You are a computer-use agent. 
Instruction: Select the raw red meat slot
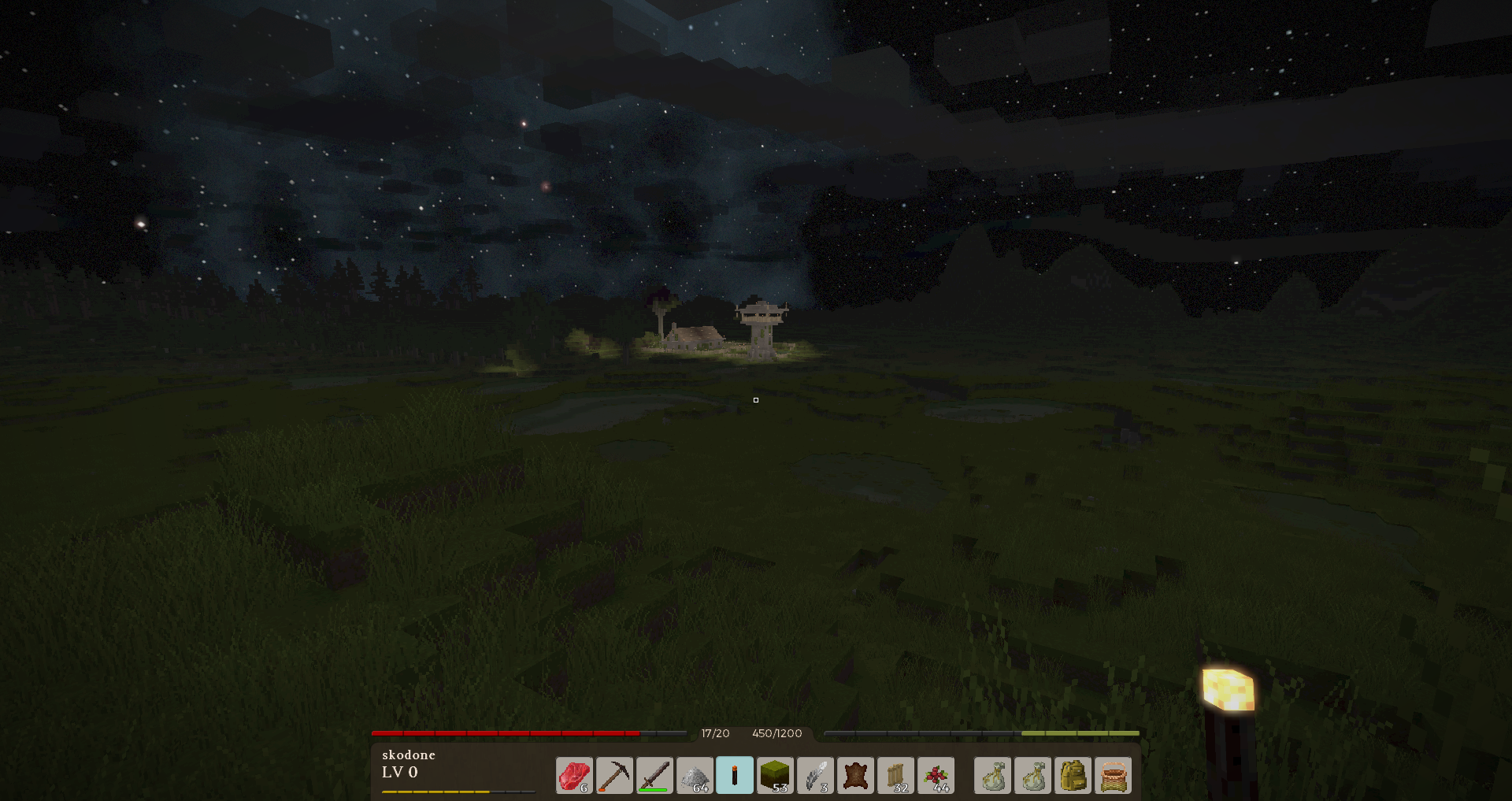click(x=574, y=776)
